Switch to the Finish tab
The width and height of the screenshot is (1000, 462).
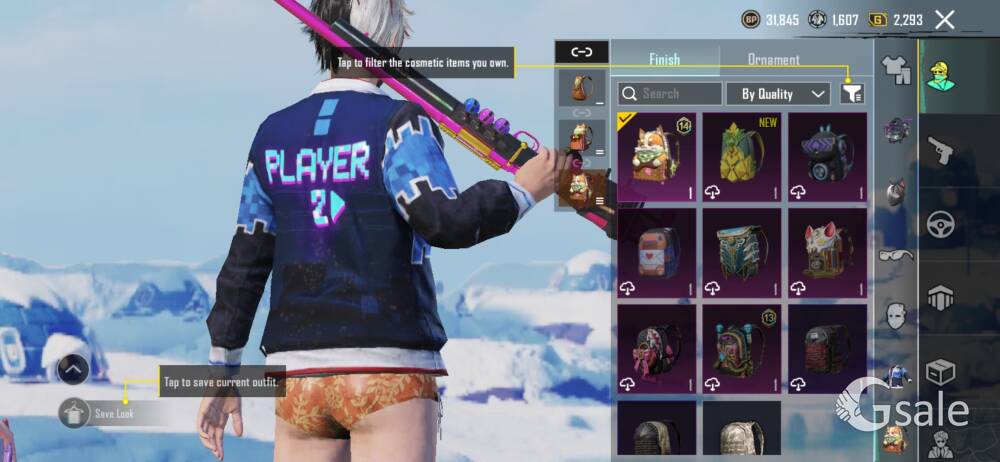664,59
